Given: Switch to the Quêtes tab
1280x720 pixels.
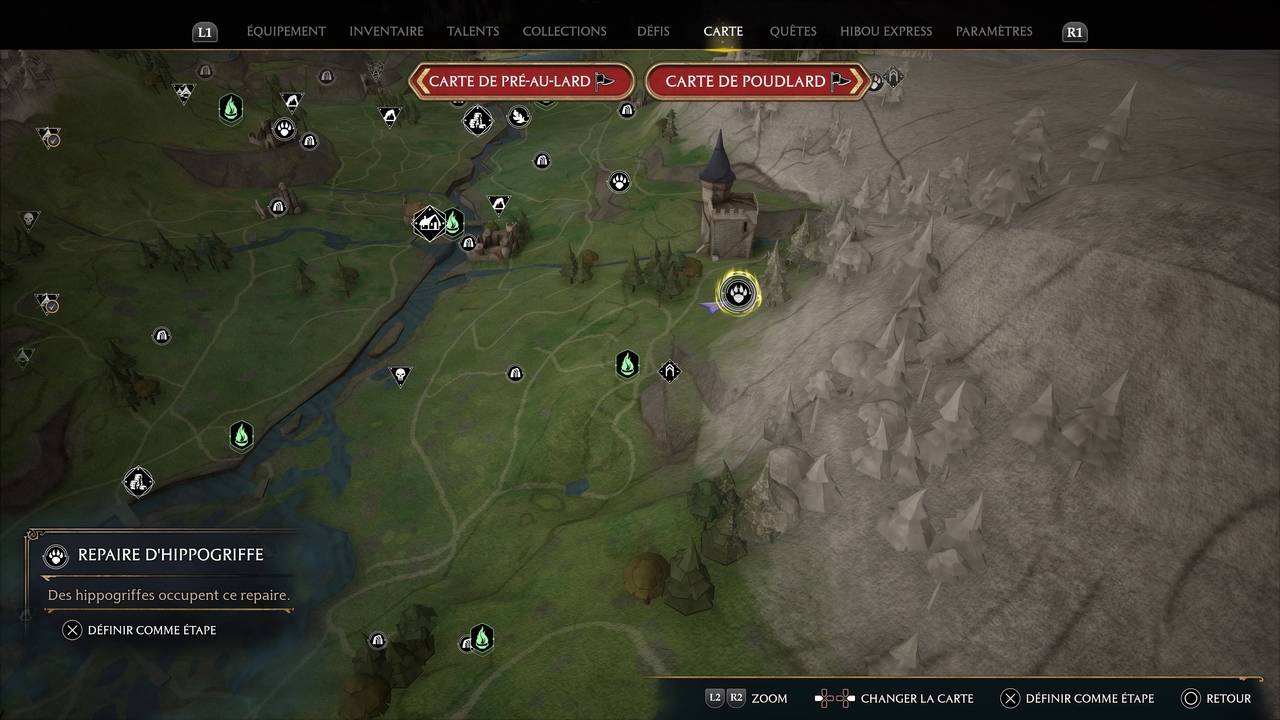Looking at the screenshot, I should 792,31.
